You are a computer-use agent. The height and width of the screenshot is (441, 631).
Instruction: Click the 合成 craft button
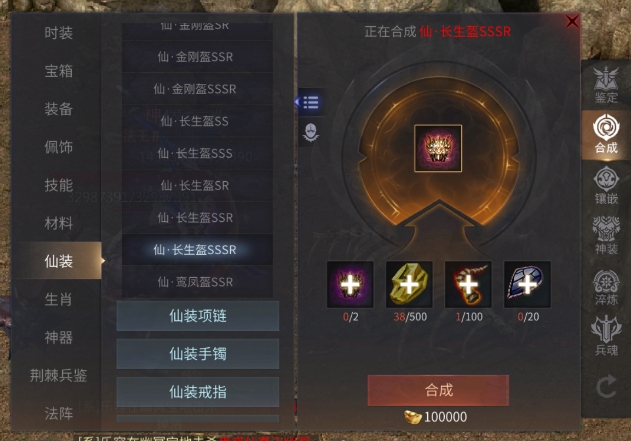(438, 389)
